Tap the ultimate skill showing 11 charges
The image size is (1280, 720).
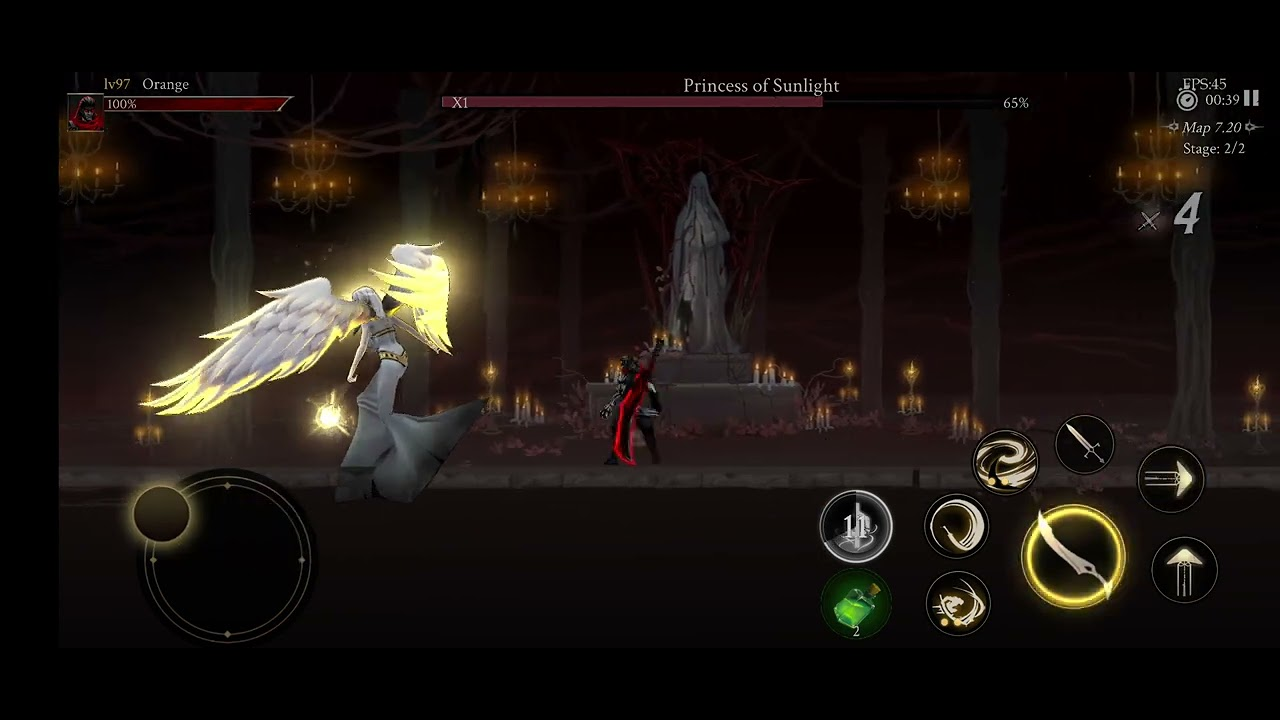(x=856, y=527)
